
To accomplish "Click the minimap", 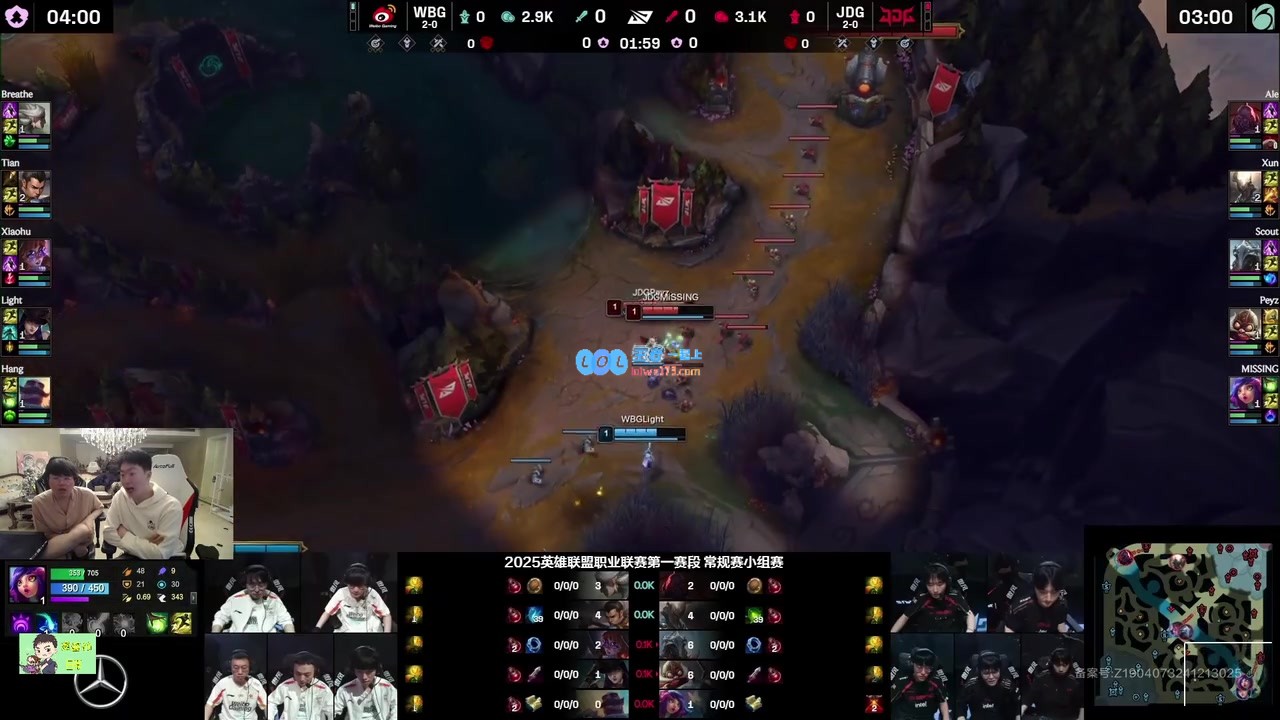I will 1183,621.
